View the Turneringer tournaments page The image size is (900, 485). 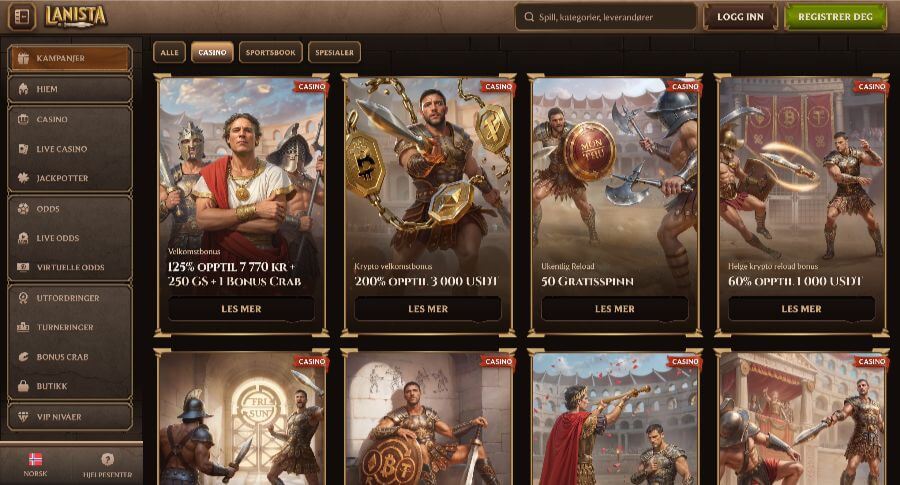point(69,327)
